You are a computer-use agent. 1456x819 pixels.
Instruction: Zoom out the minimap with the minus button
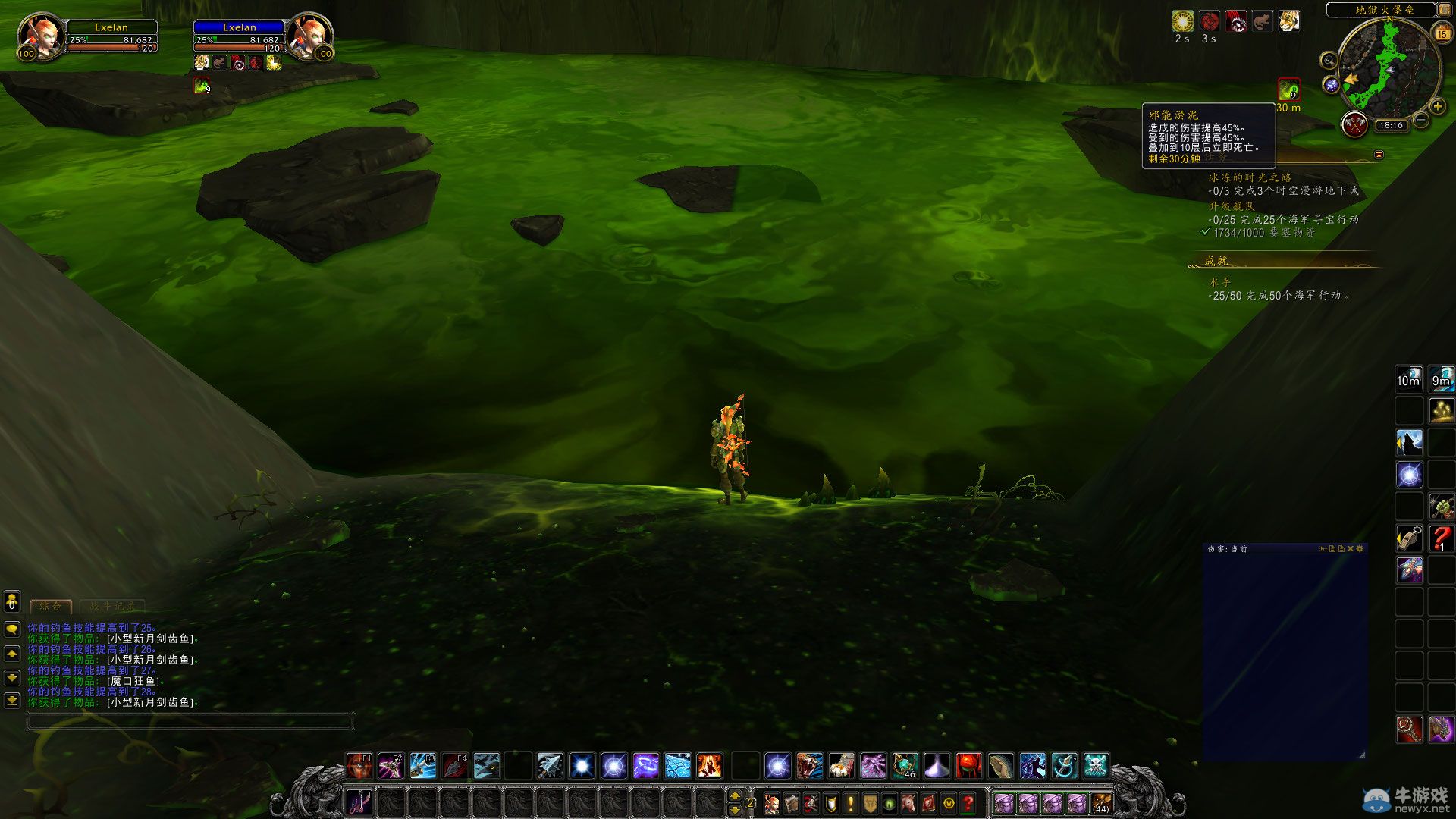pos(1421,120)
